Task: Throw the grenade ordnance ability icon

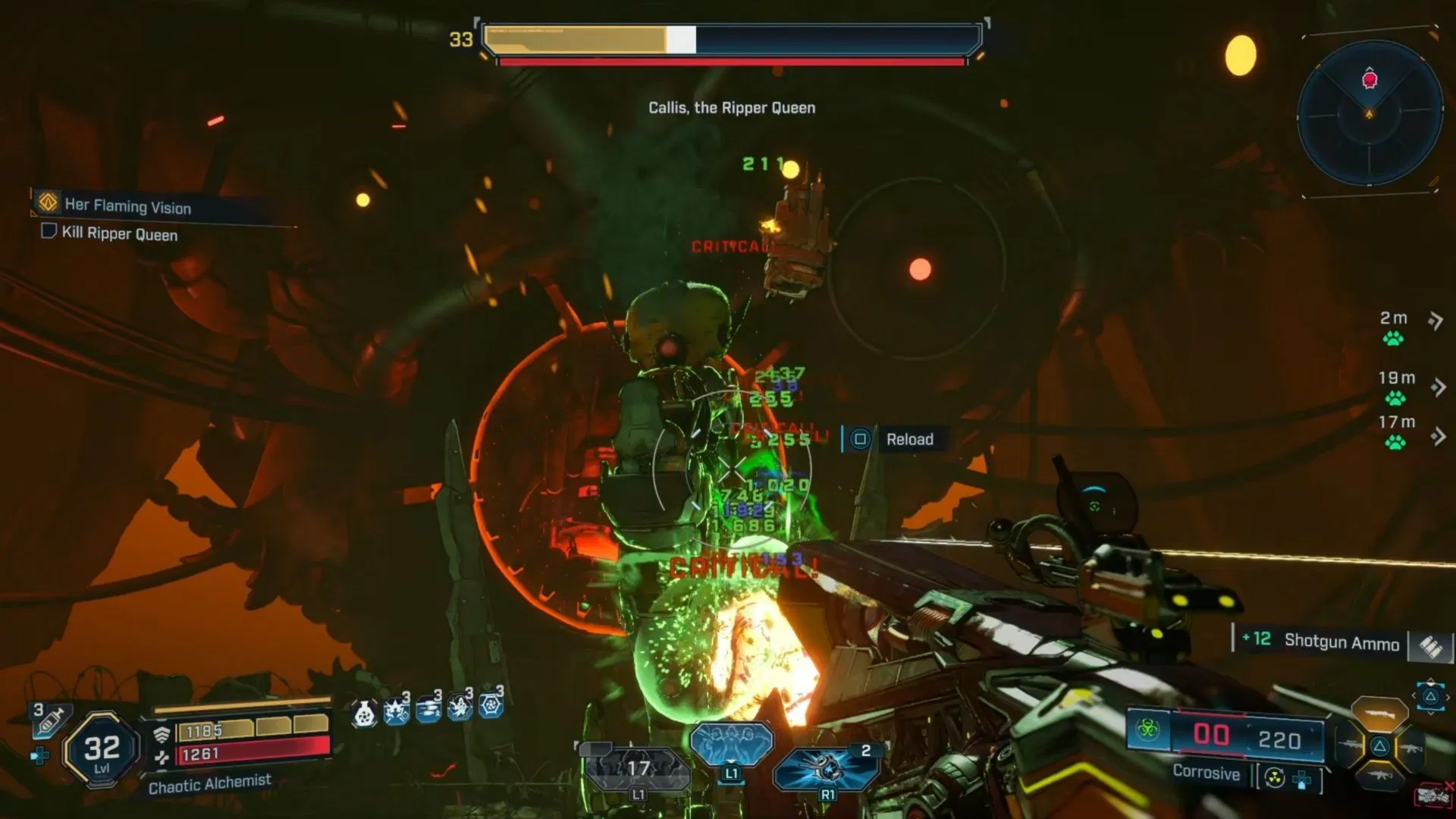Action: [x=825, y=767]
